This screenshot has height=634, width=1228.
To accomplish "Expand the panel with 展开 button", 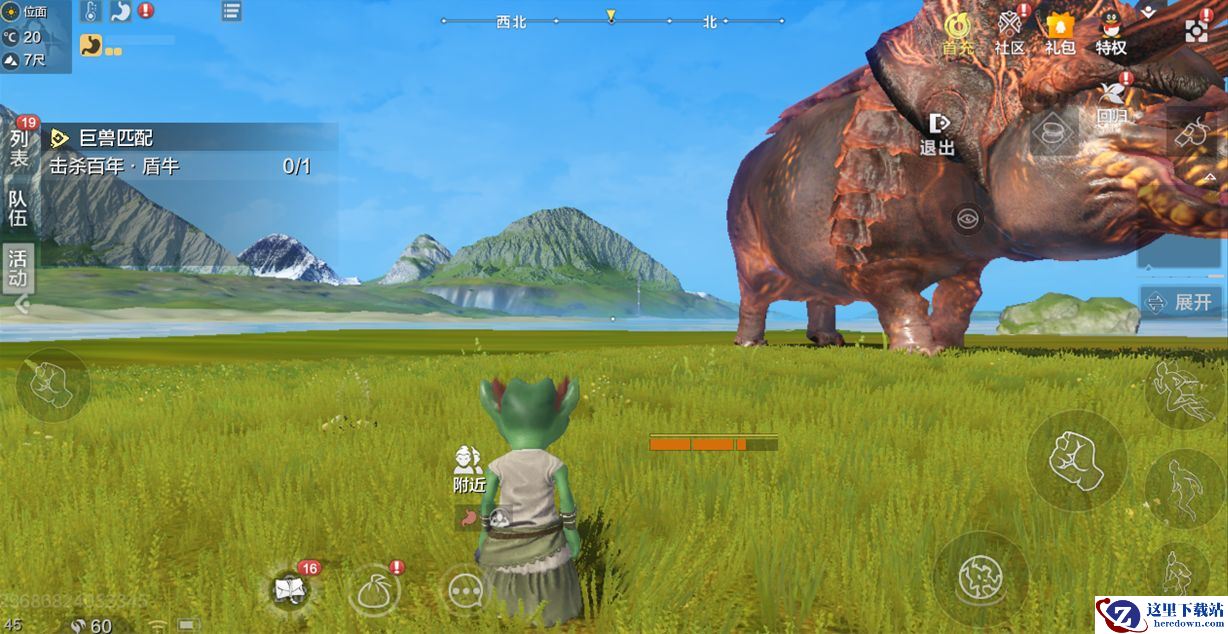I will 1182,302.
